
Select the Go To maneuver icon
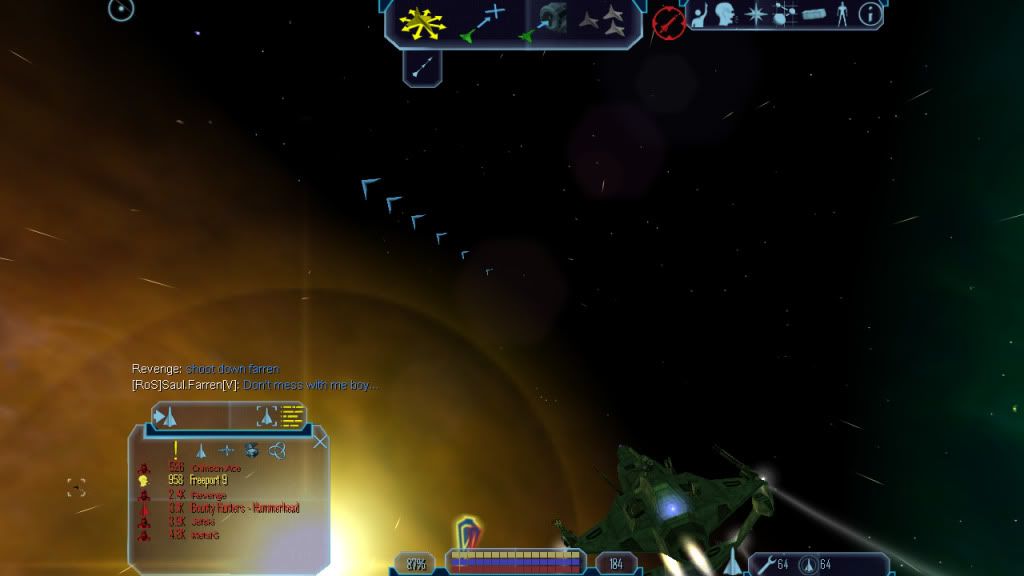481,22
